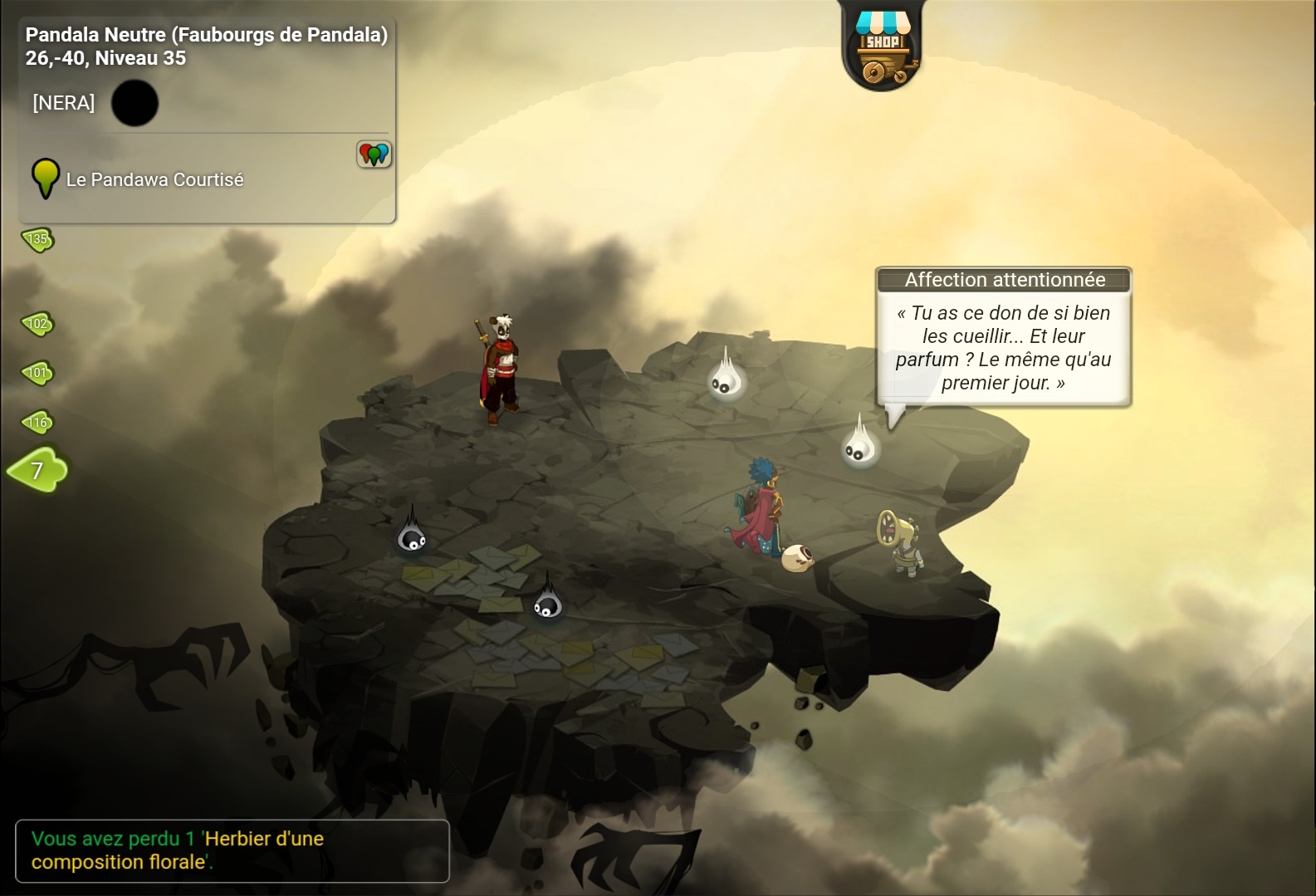Choose the green leaf badge numbered 101

click(37, 373)
